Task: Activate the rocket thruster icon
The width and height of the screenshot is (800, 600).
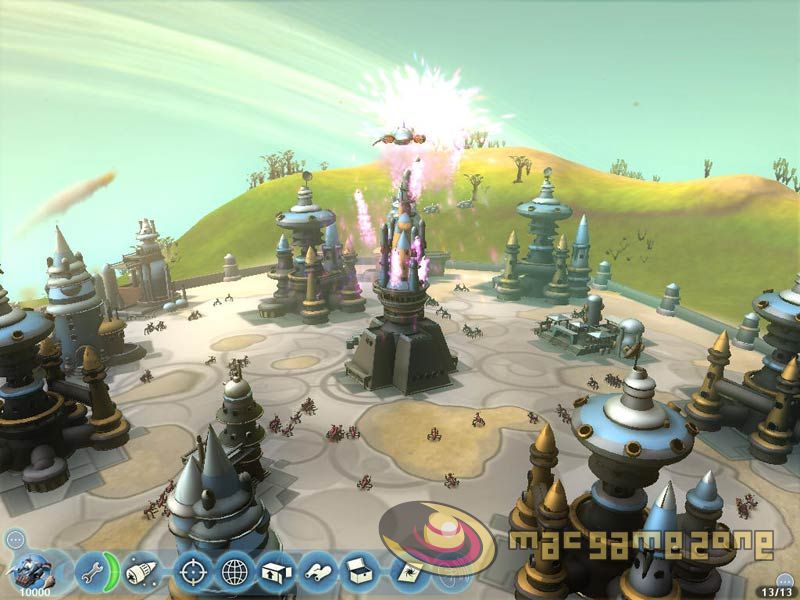Action: pos(141,572)
